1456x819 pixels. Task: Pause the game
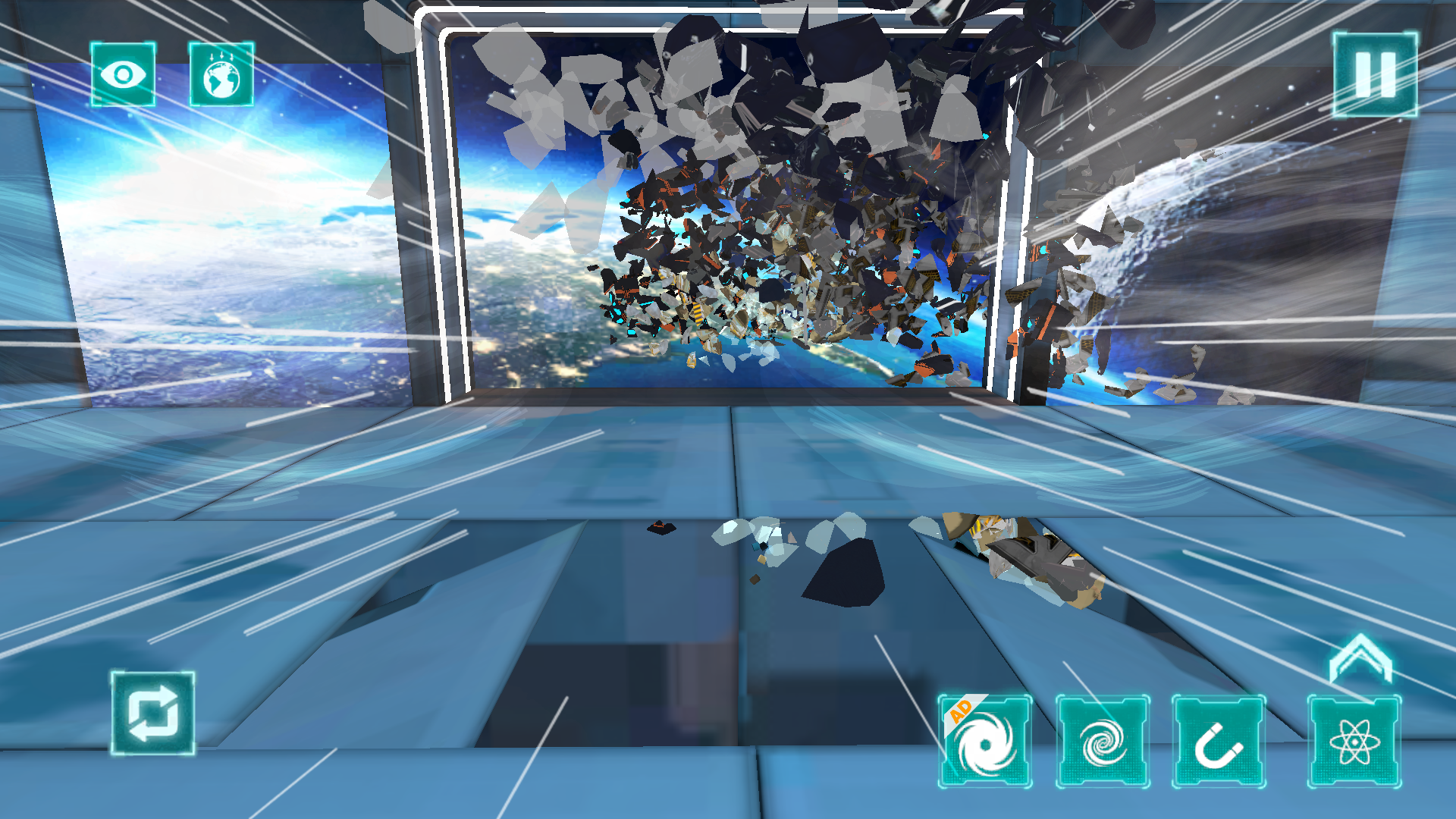pyautogui.click(x=1376, y=74)
